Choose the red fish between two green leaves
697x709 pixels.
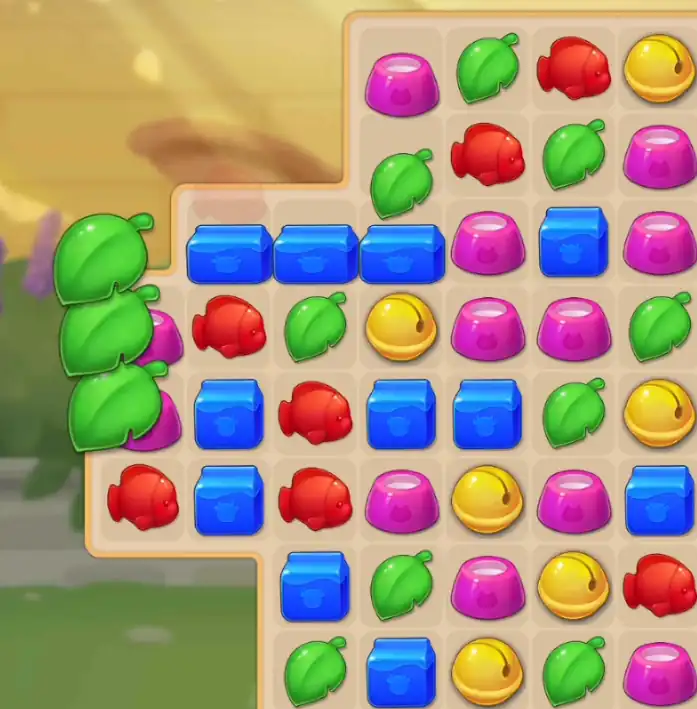pos(487,155)
